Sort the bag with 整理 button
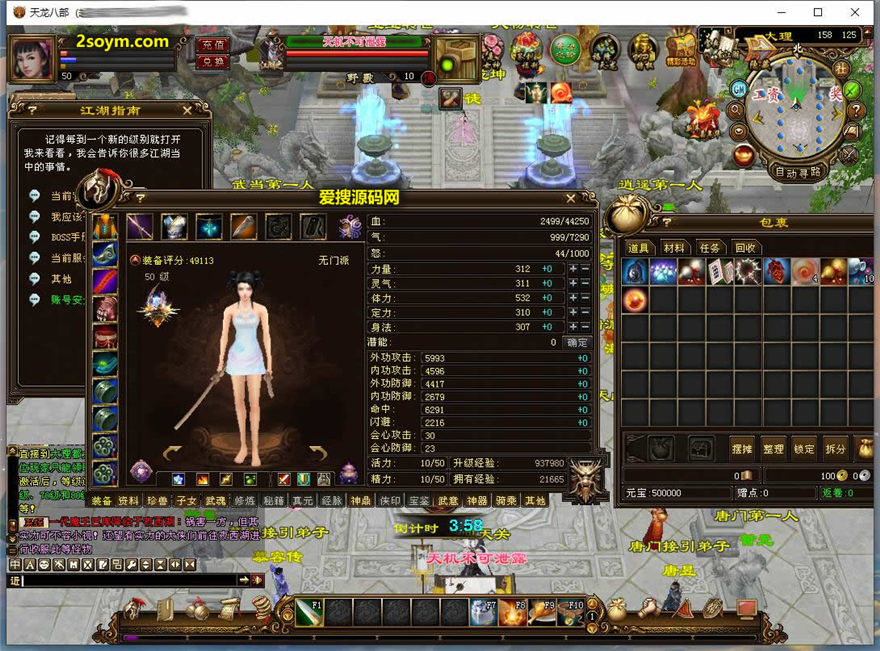Viewport: 880px width, 651px height. [x=772, y=449]
